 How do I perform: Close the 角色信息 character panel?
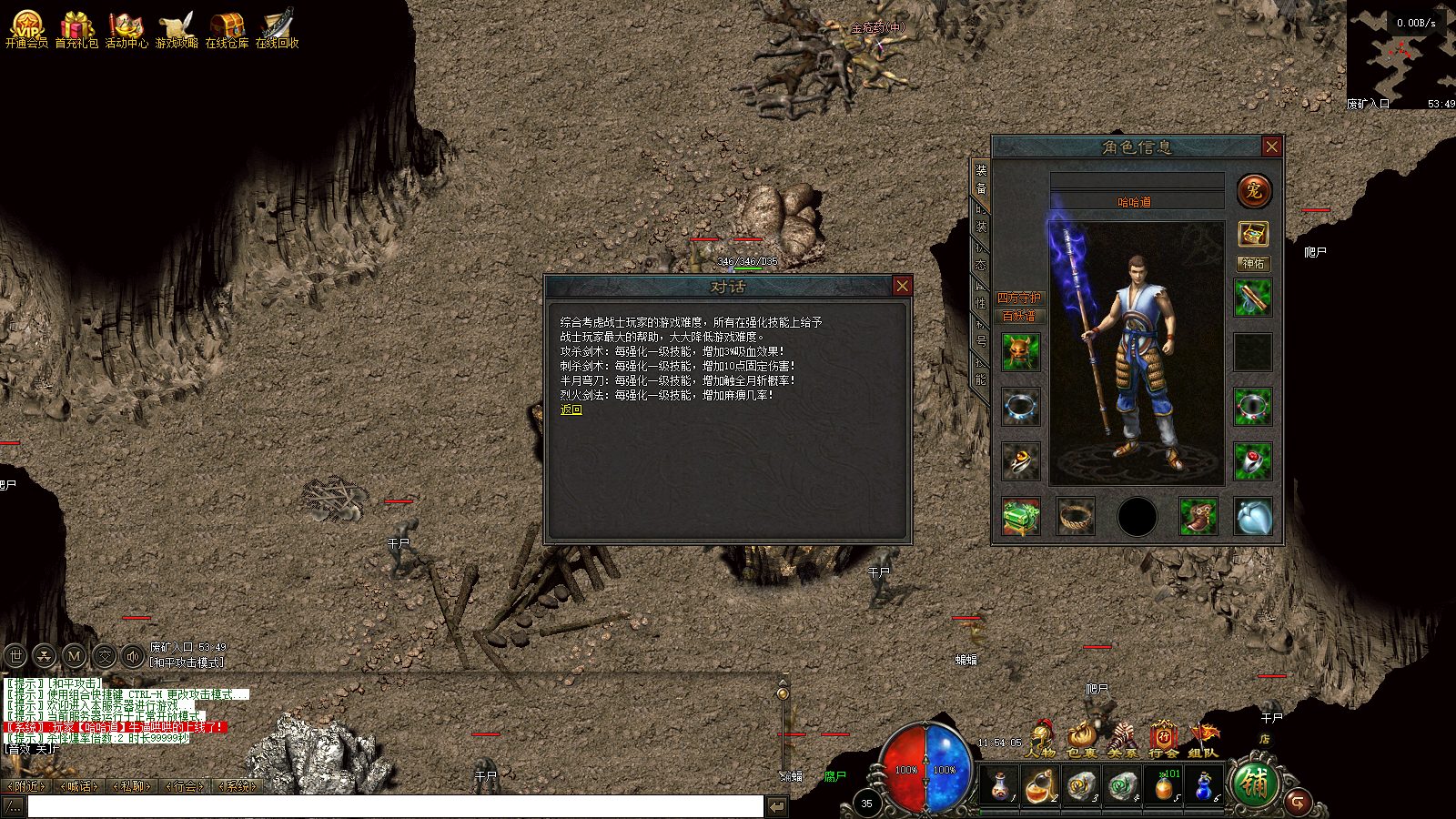point(1271,147)
